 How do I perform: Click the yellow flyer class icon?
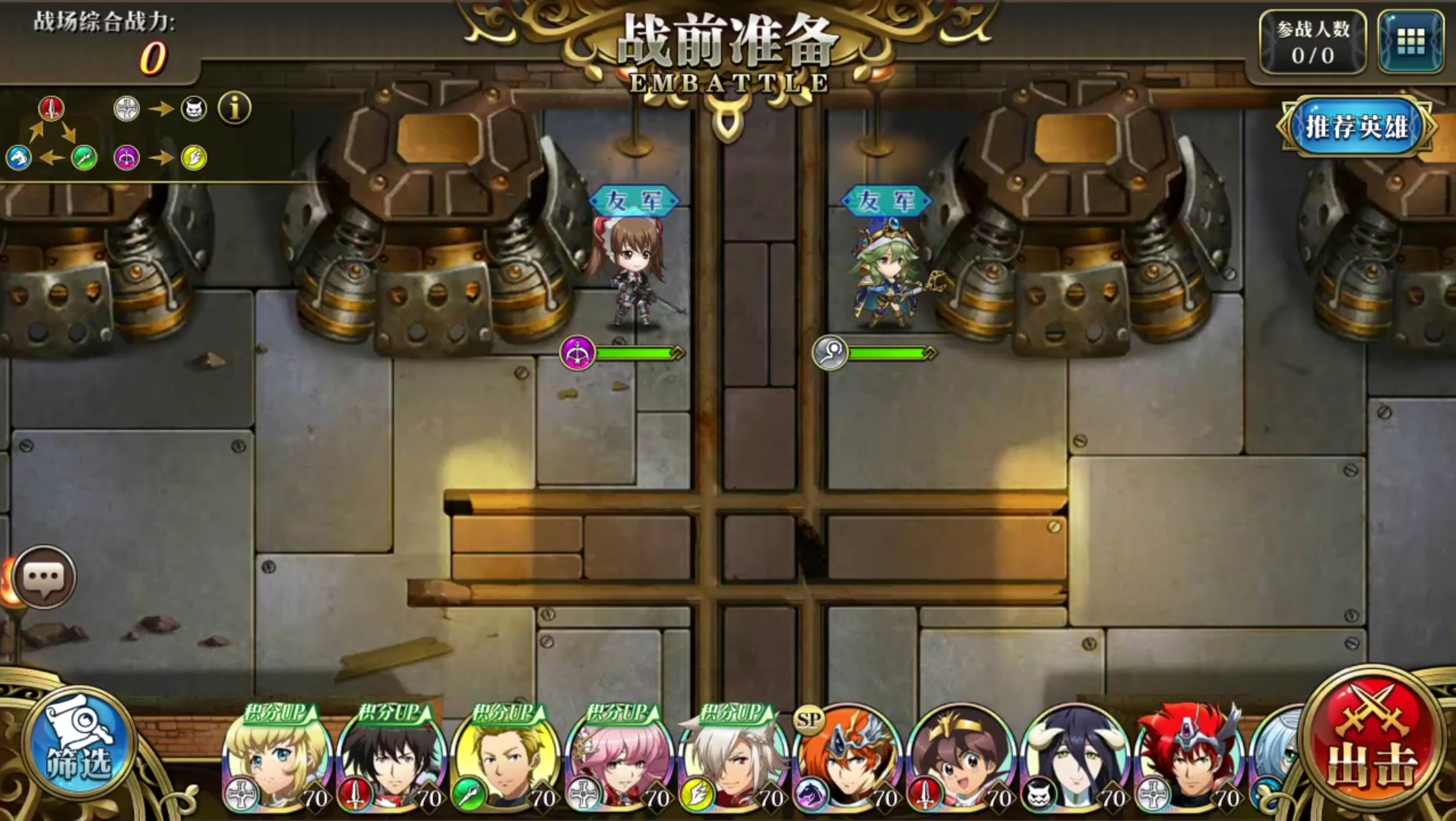194,158
